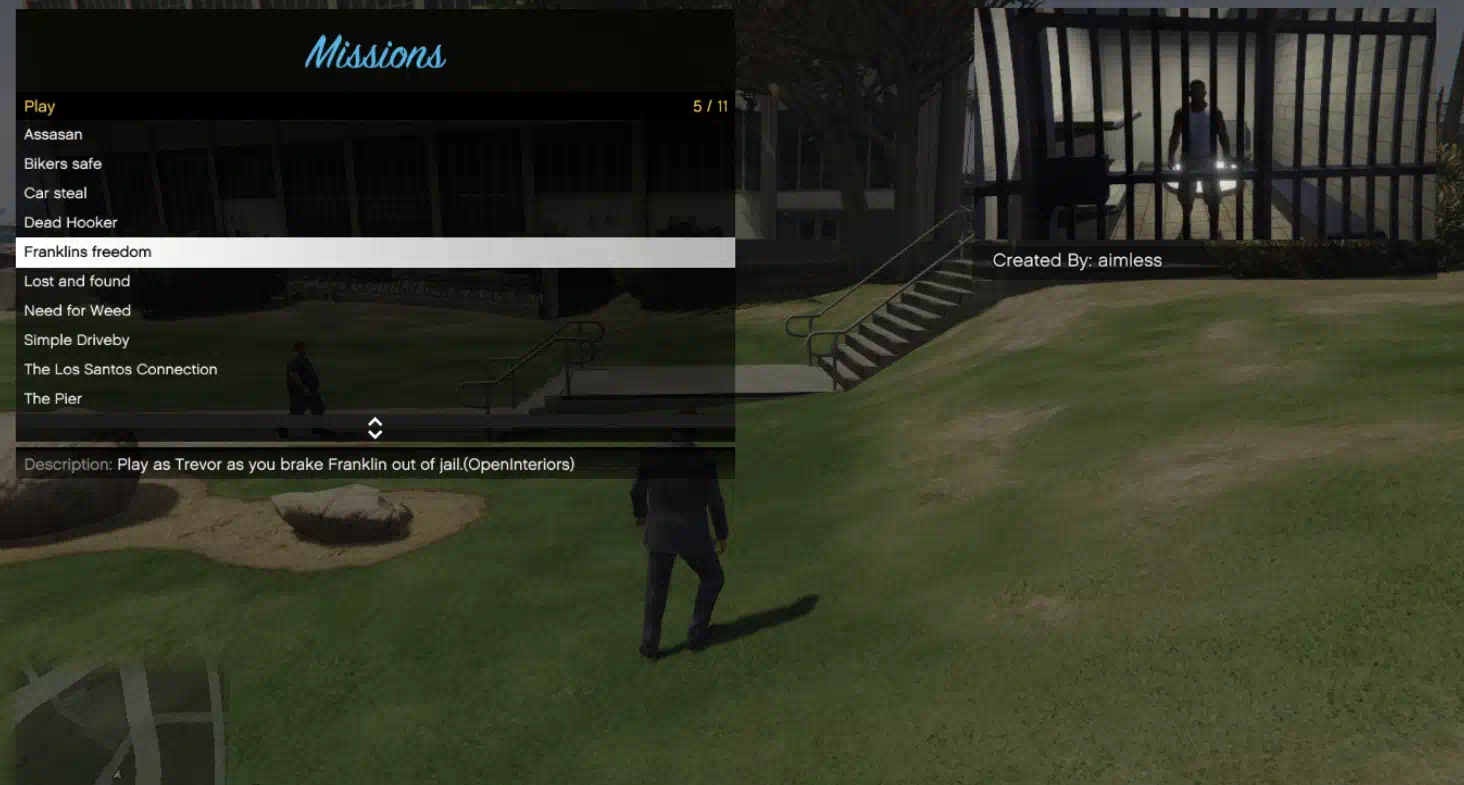This screenshot has height=785, width=1464.
Task: Choose the Bikers safe mission
Action: click(63, 164)
